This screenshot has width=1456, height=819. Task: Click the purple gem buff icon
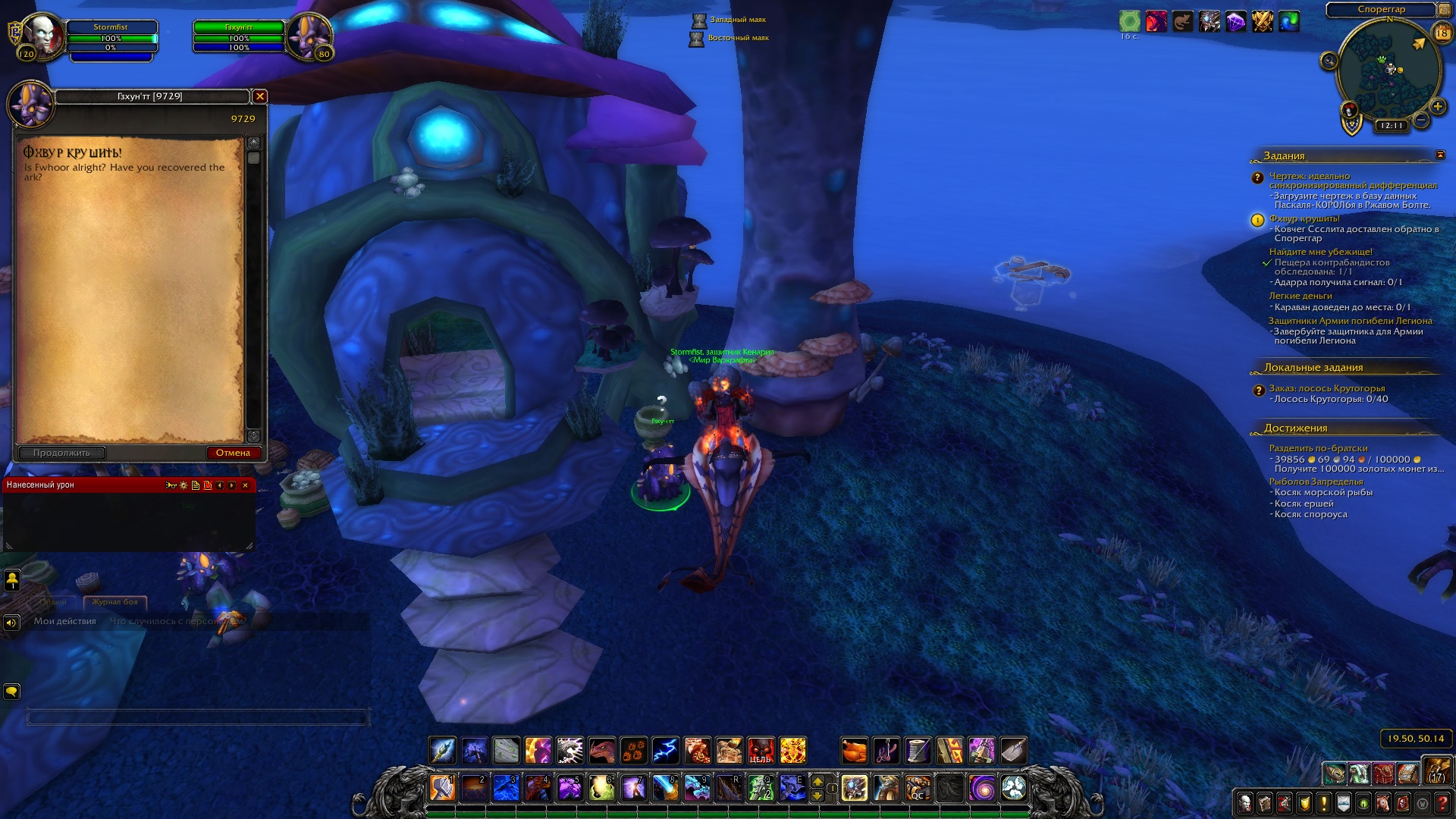[x=1235, y=22]
